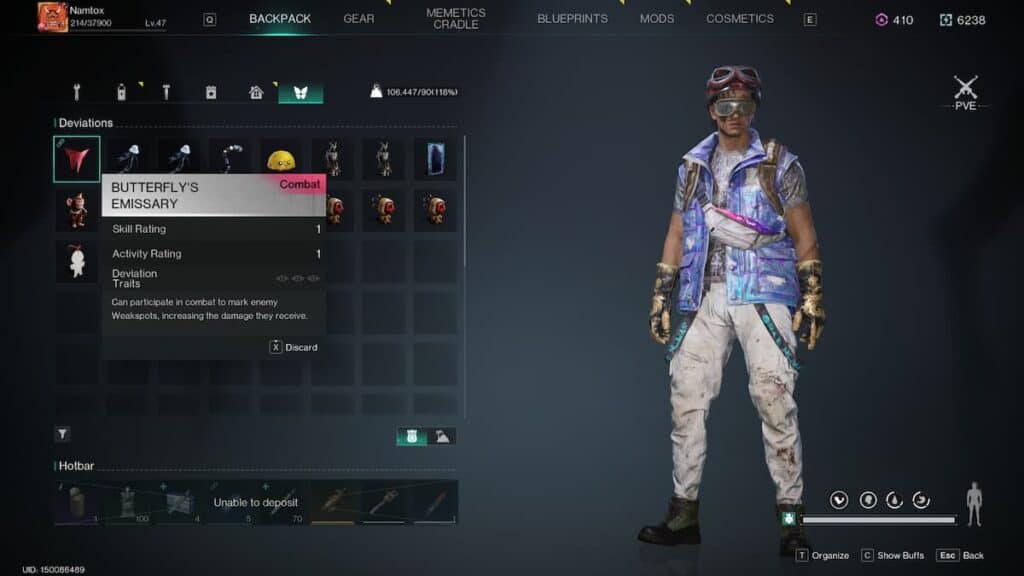Discard the Butterfly's Emissary deviation
The image size is (1024, 576).
pos(294,347)
